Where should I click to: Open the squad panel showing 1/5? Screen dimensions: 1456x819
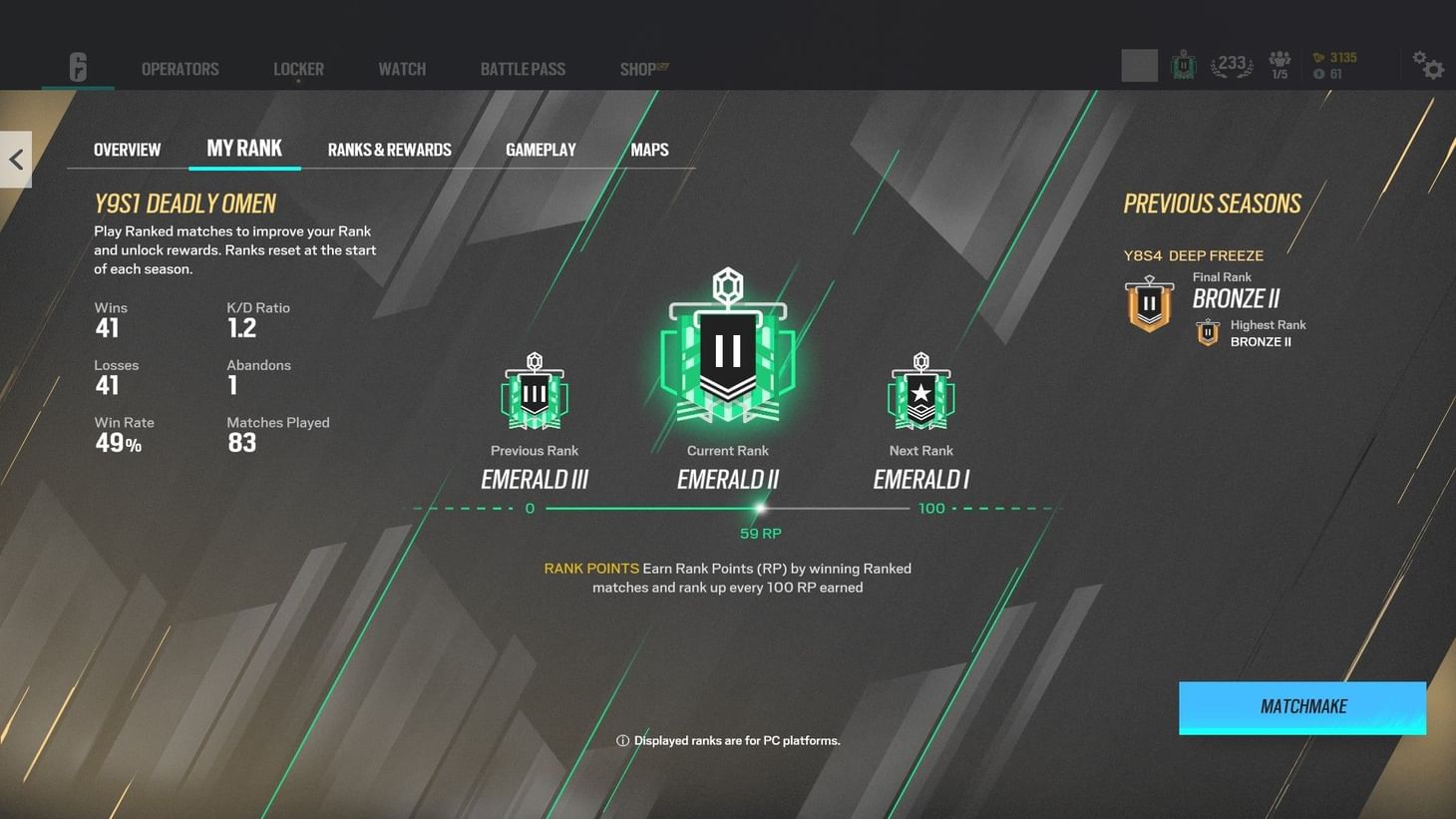(1278, 64)
